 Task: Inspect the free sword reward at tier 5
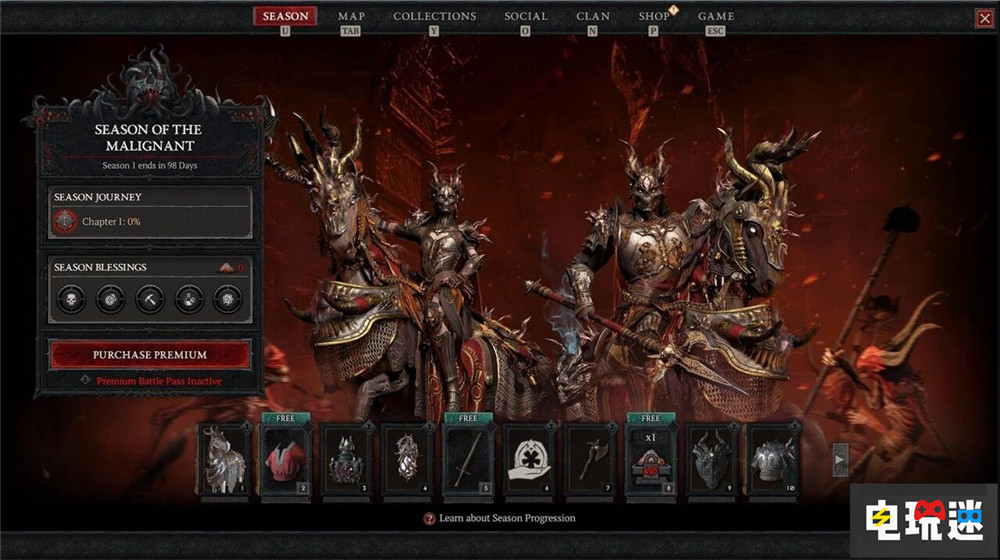click(x=468, y=459)
